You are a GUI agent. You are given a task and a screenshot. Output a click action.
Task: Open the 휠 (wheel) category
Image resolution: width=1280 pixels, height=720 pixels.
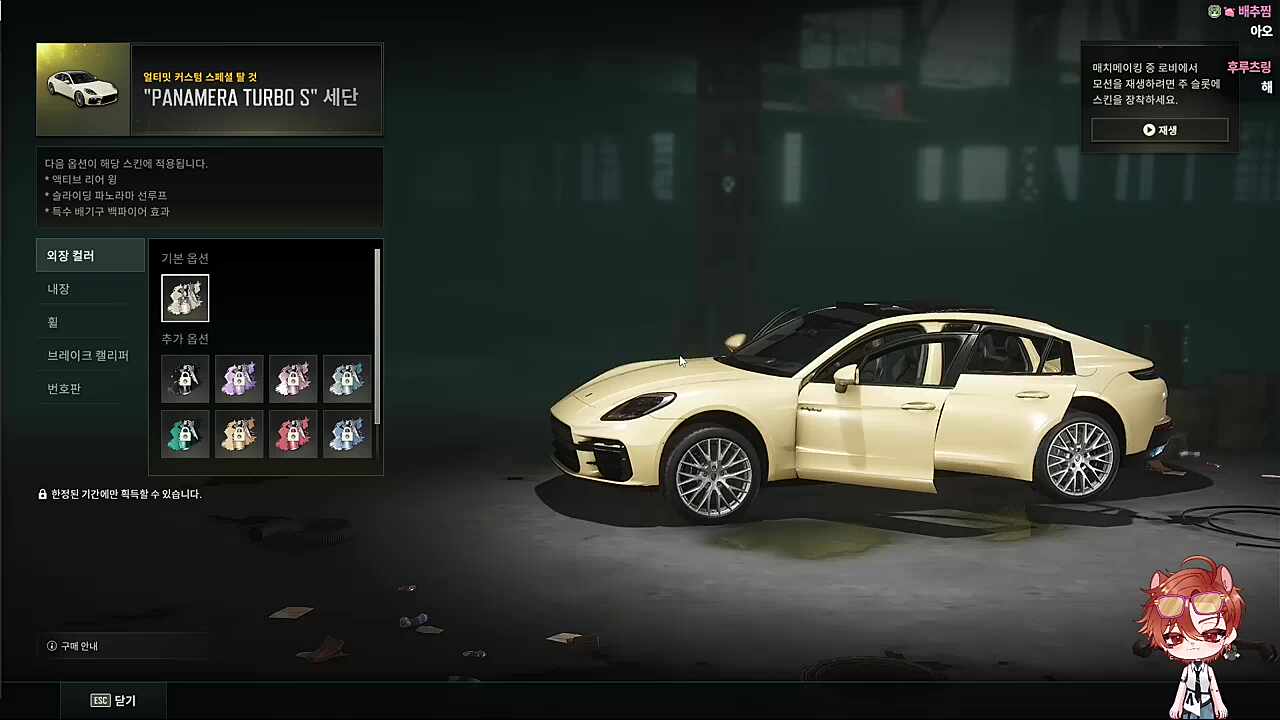pyautogui.click(x=90, y=322)
